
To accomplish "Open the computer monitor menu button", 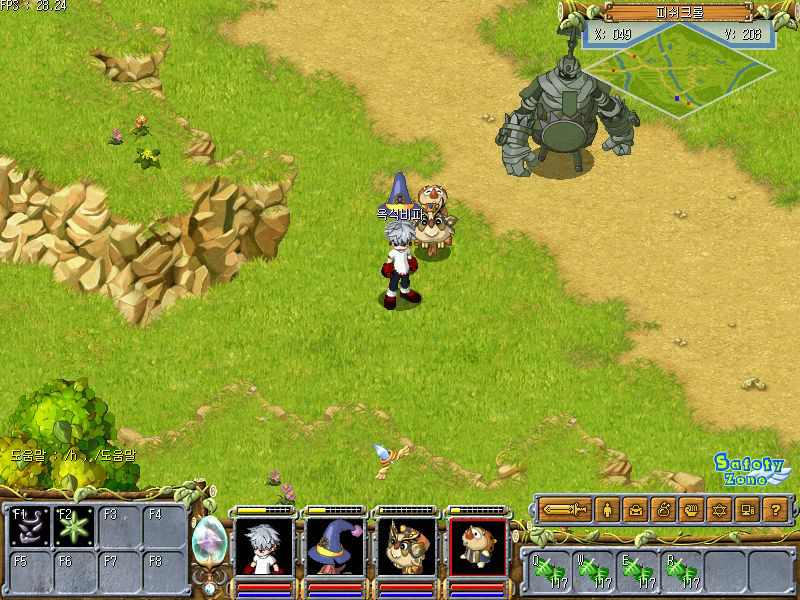I will pos(746,510).
